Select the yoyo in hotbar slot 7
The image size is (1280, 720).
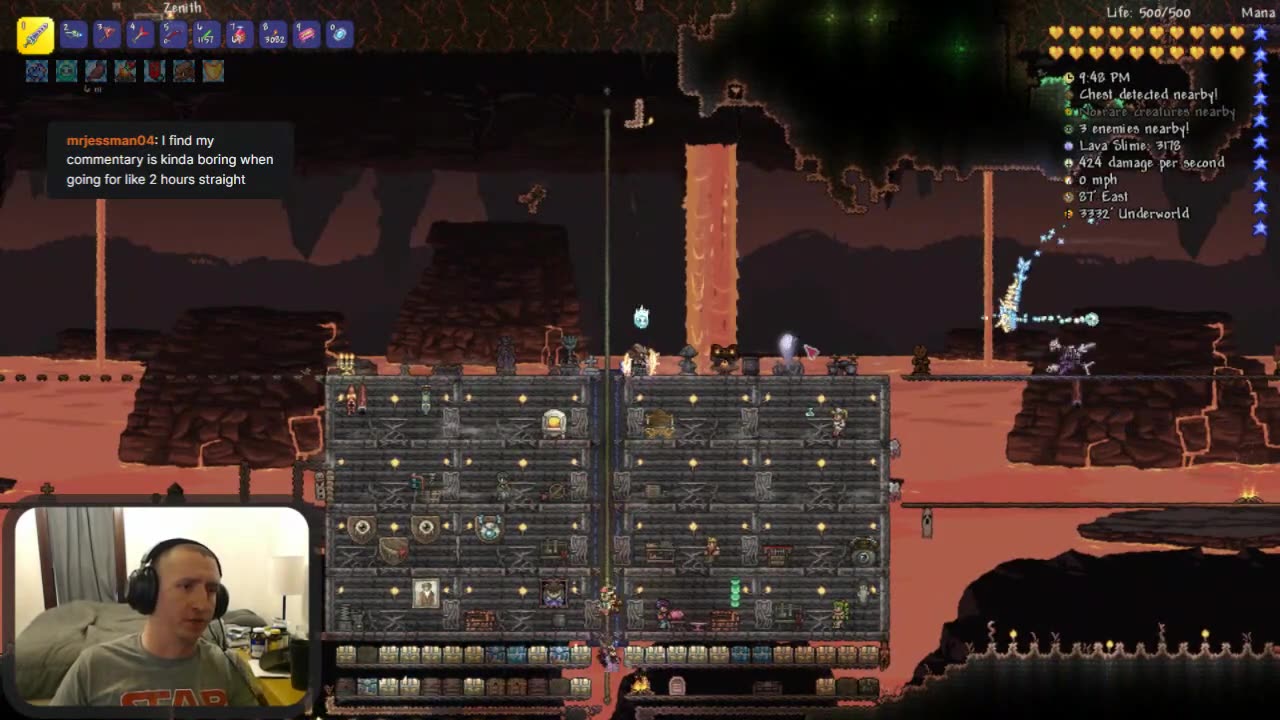coord(238,35)
